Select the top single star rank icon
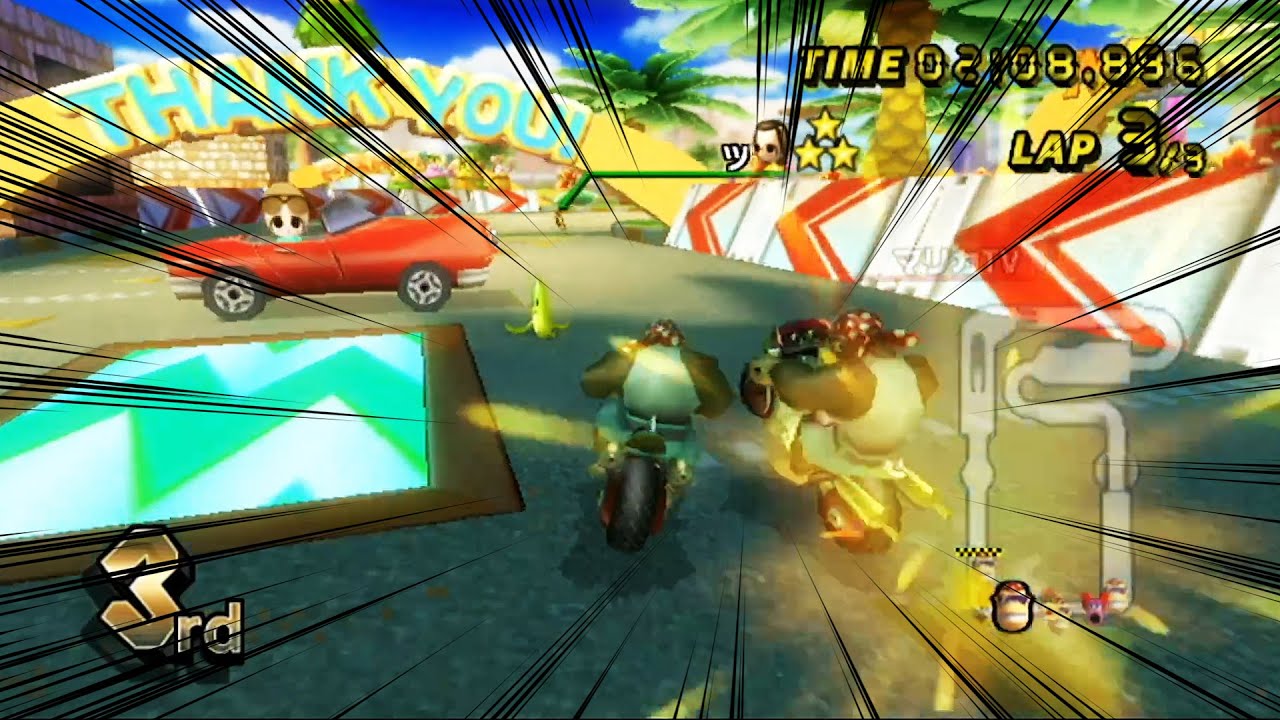The height and width of the screenshot is (720, 1280). click(825, 126)
